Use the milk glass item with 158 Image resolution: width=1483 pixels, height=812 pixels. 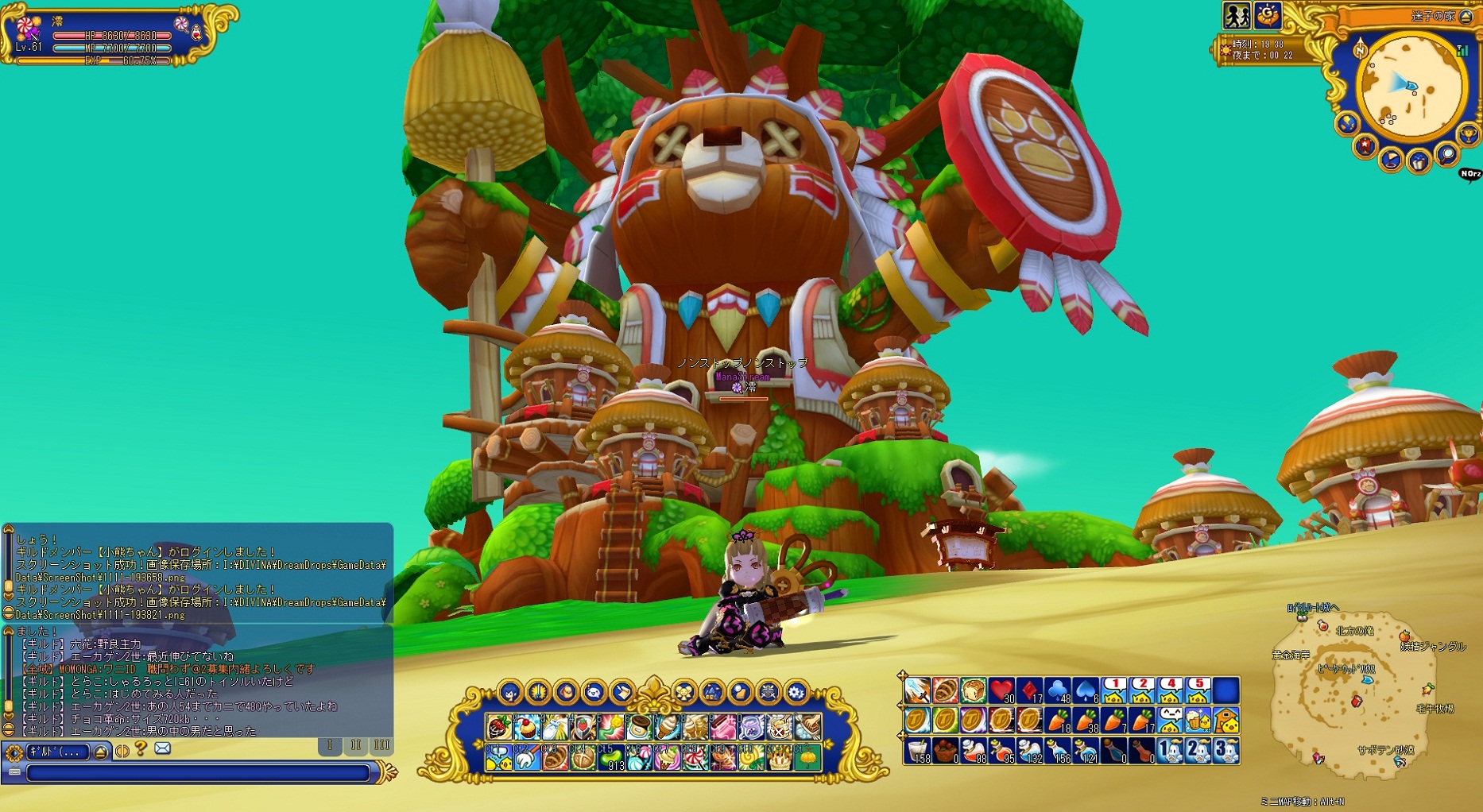pyautogui.click(x=918, y=751)
